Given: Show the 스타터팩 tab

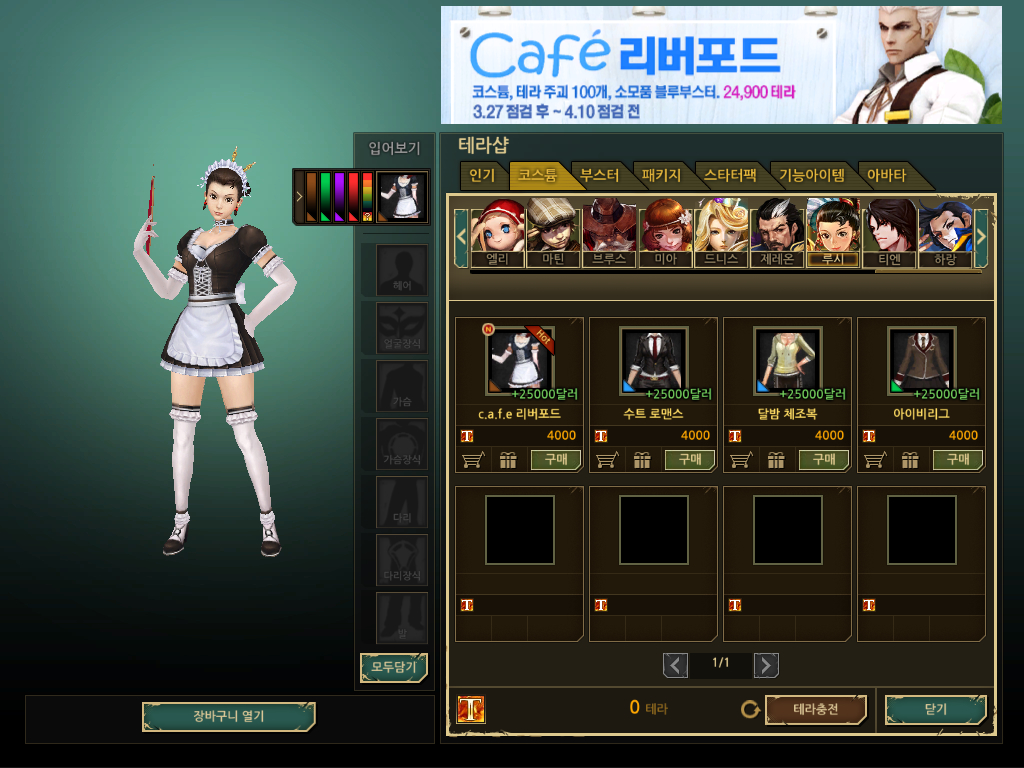Looking at the screenshot, I should (730, 176).
